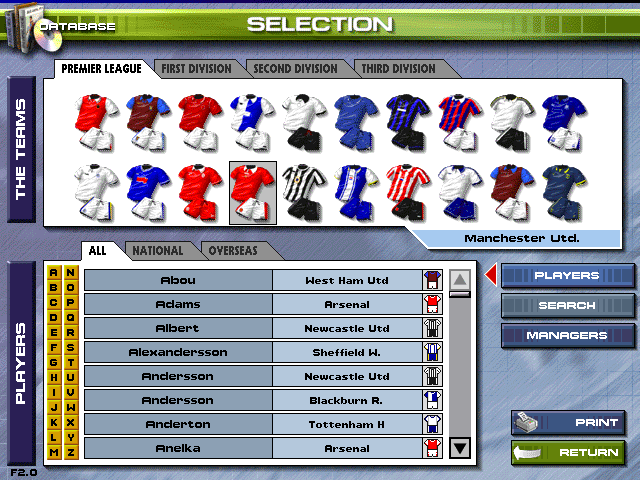Open the Search function
Screen dimensions: 640x480
[566, 306]
